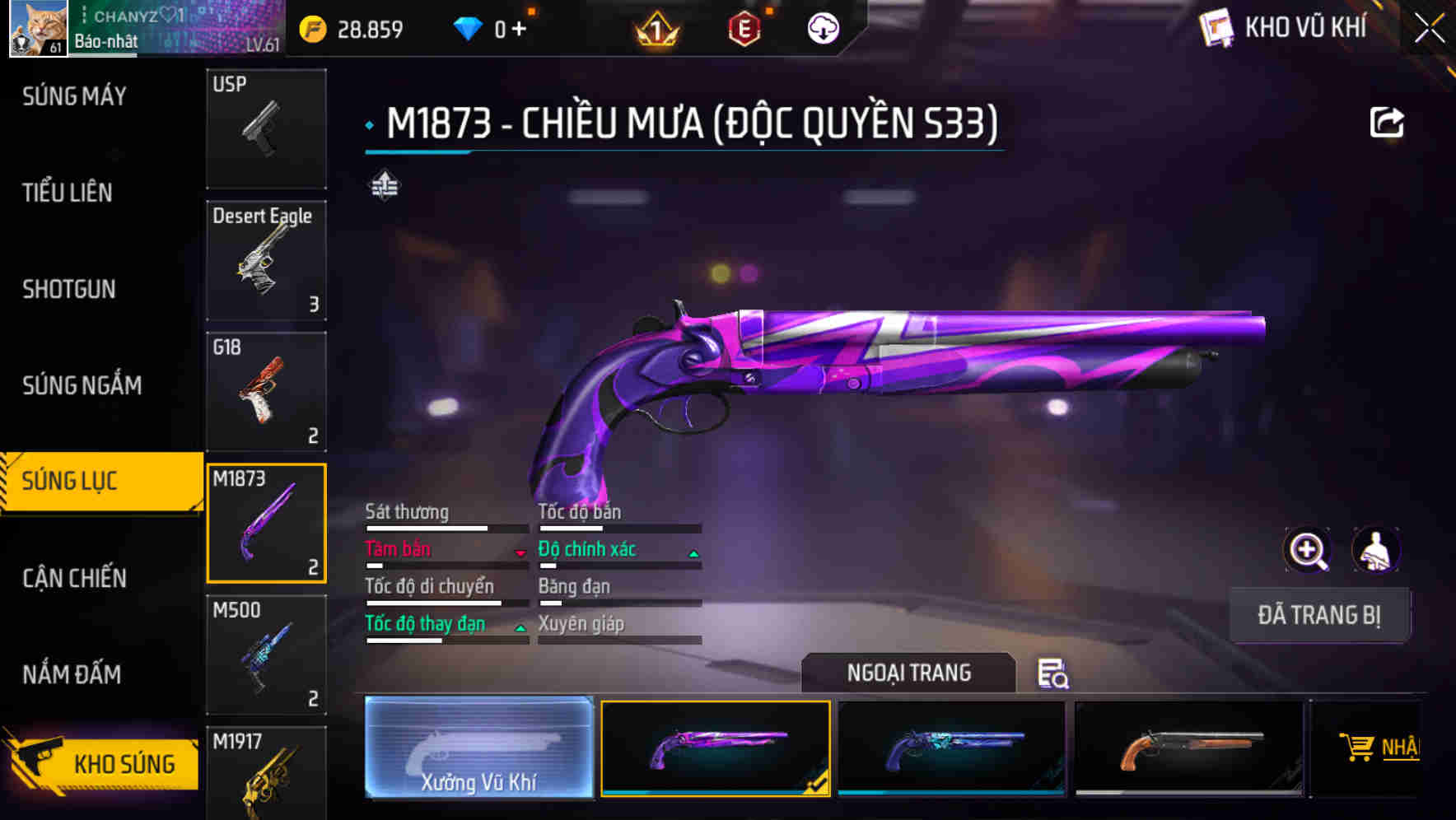This screenshot has width=1456, height=820.
Task: Select the Desert Eagle weapon thumbnail
Action: coord(266,259)
